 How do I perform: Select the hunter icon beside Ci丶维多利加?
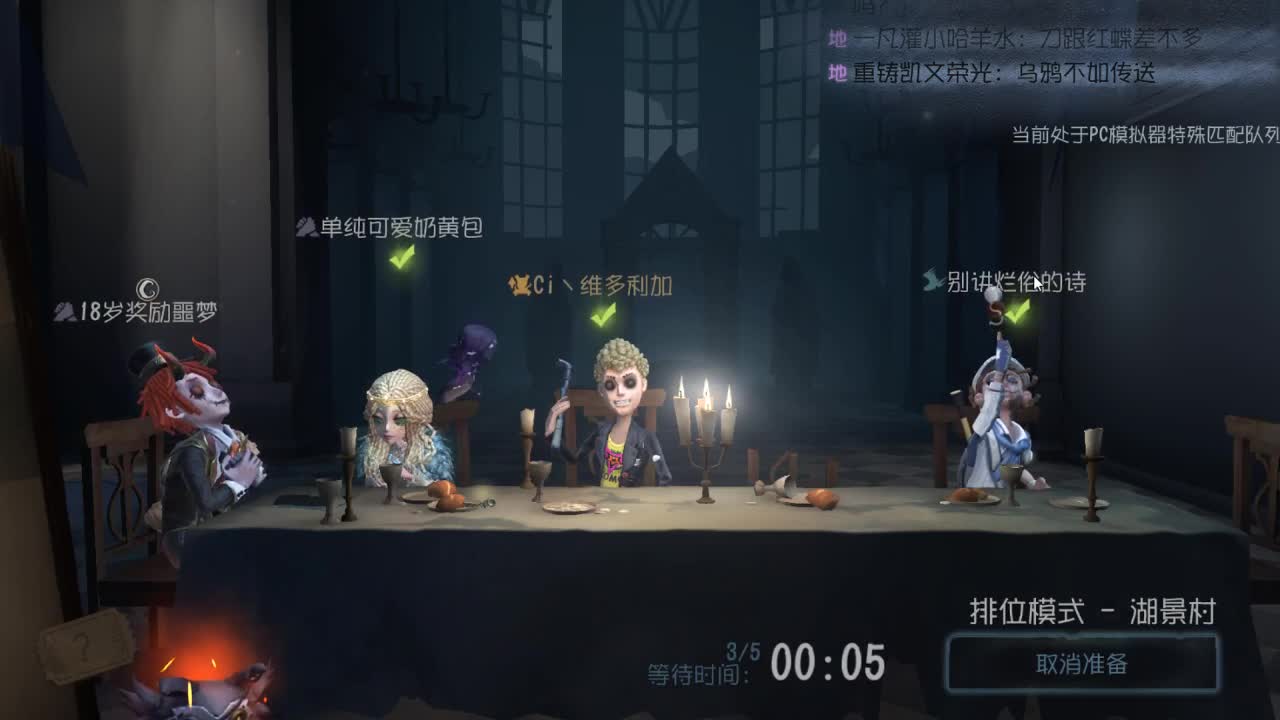click(518, 283)
